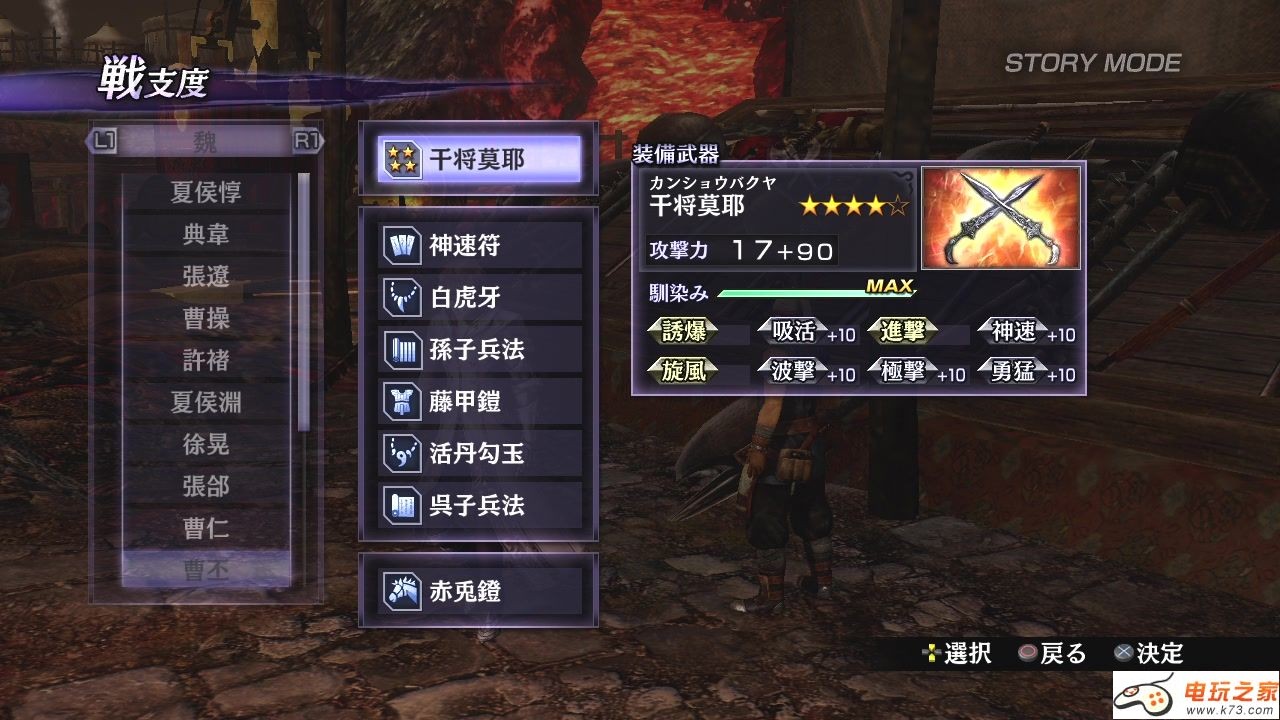Open the 赤兎鐙 mount slot
This screenshot has height=720, width=1280.
(481, 592)
